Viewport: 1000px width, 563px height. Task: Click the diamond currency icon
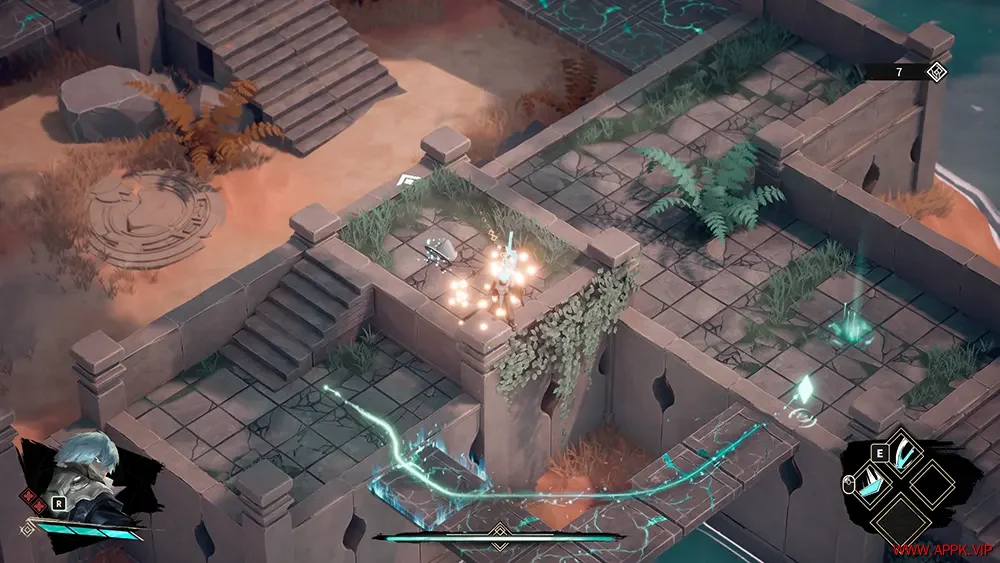(938, 71)
